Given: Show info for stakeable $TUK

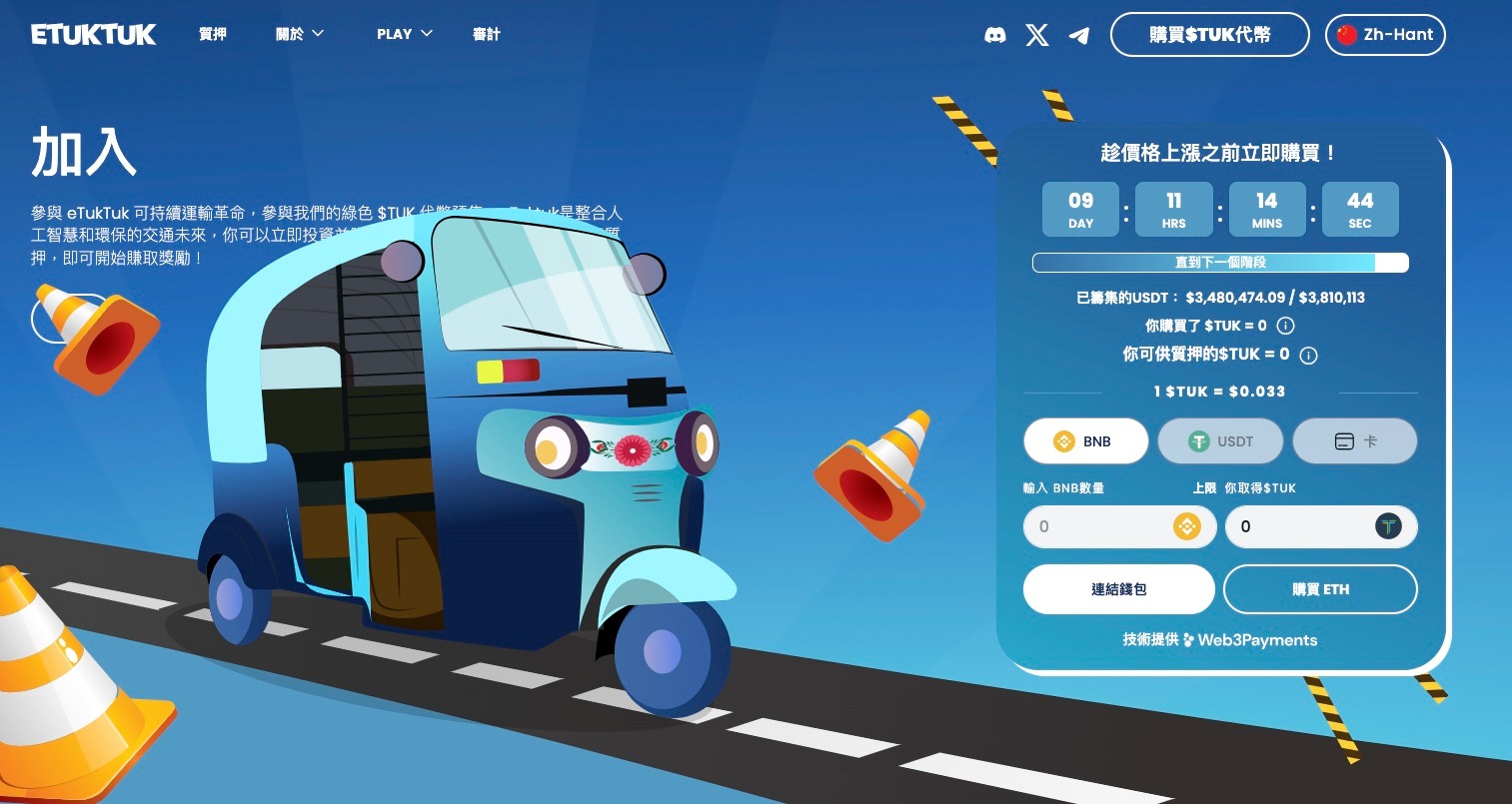Looking at the screenshot, I should 1308,355.
